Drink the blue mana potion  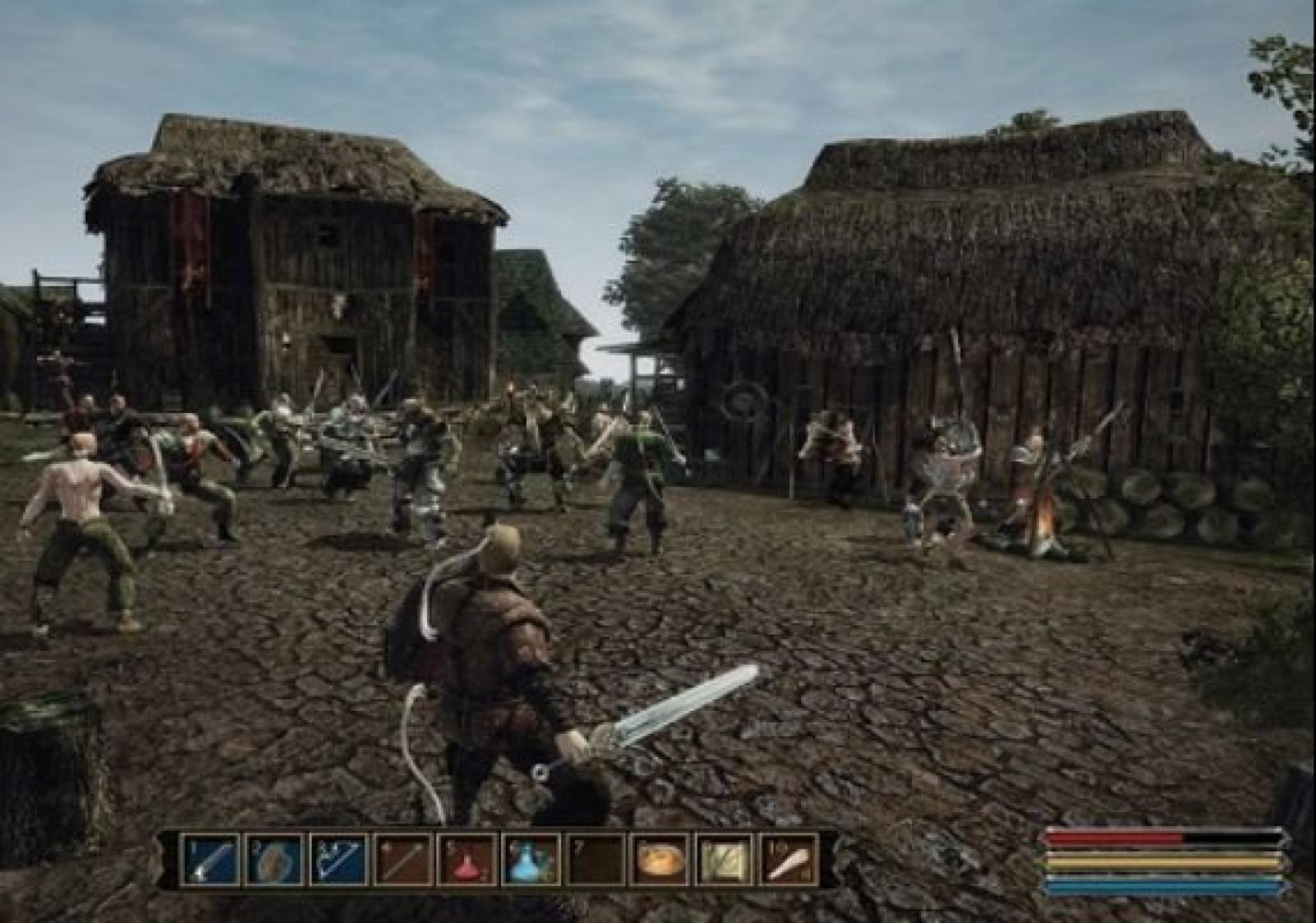(531, 860)
